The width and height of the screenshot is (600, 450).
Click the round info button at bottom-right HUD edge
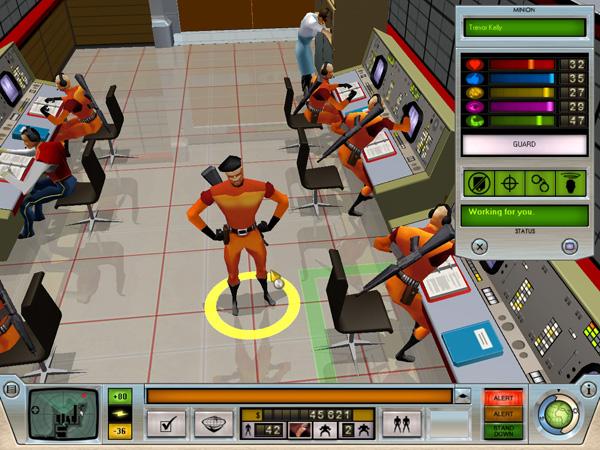pos(590,390)
